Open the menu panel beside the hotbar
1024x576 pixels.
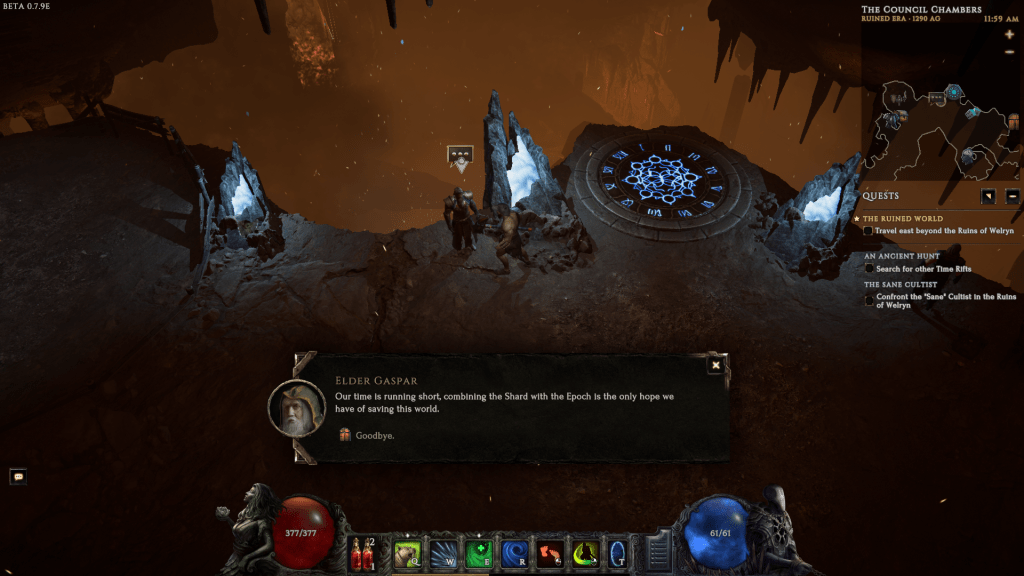pyautogui.click(x=656, y=552)
